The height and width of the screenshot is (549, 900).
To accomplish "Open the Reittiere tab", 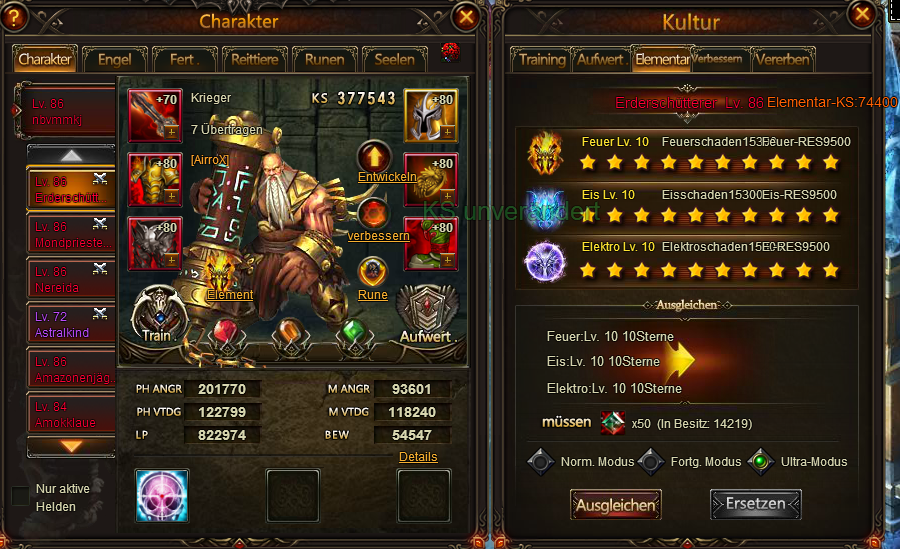I will point(254,59).
